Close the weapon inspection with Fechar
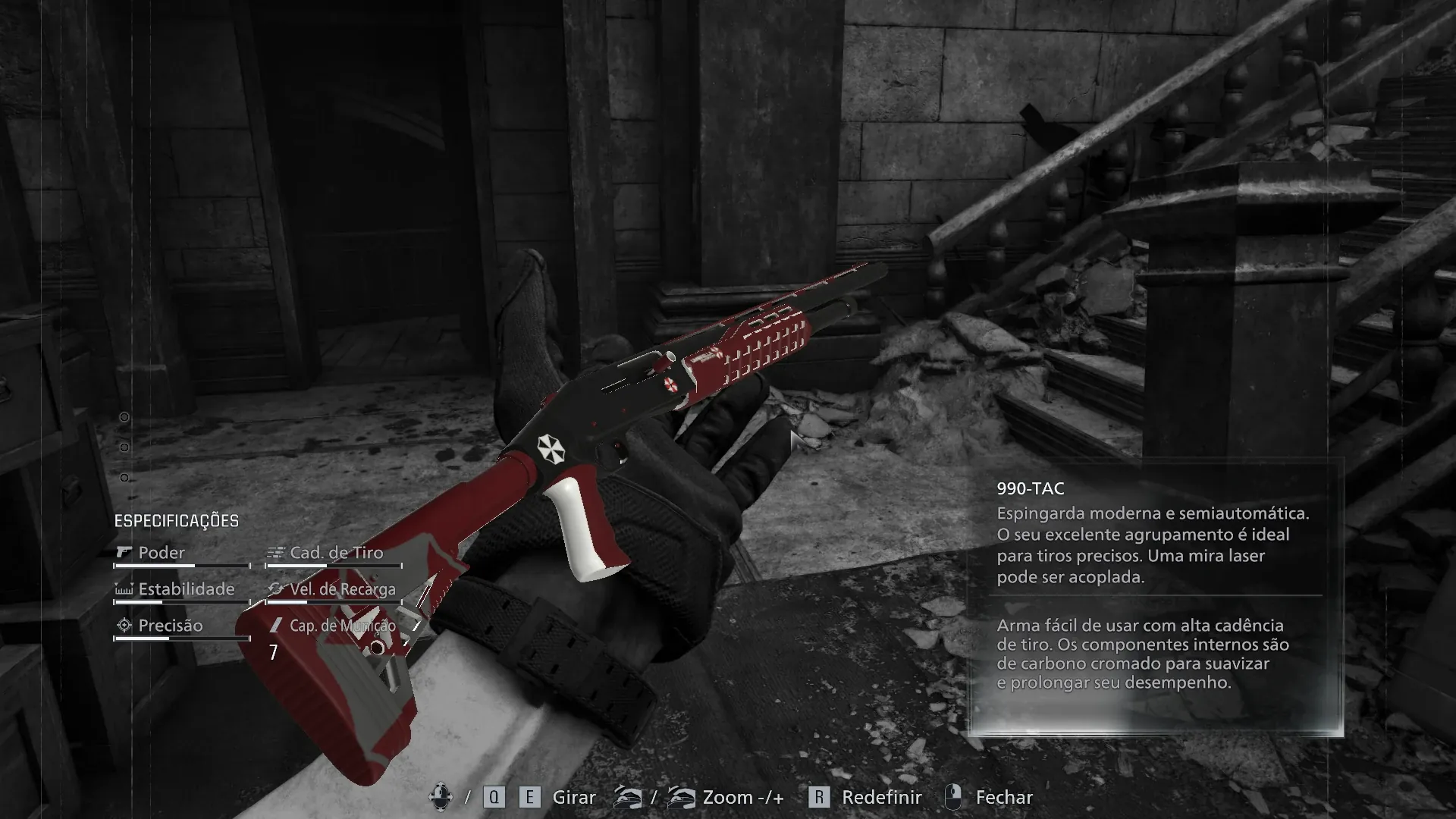The height and width of the screenshot is (819, 1456). click(1003, 797)
